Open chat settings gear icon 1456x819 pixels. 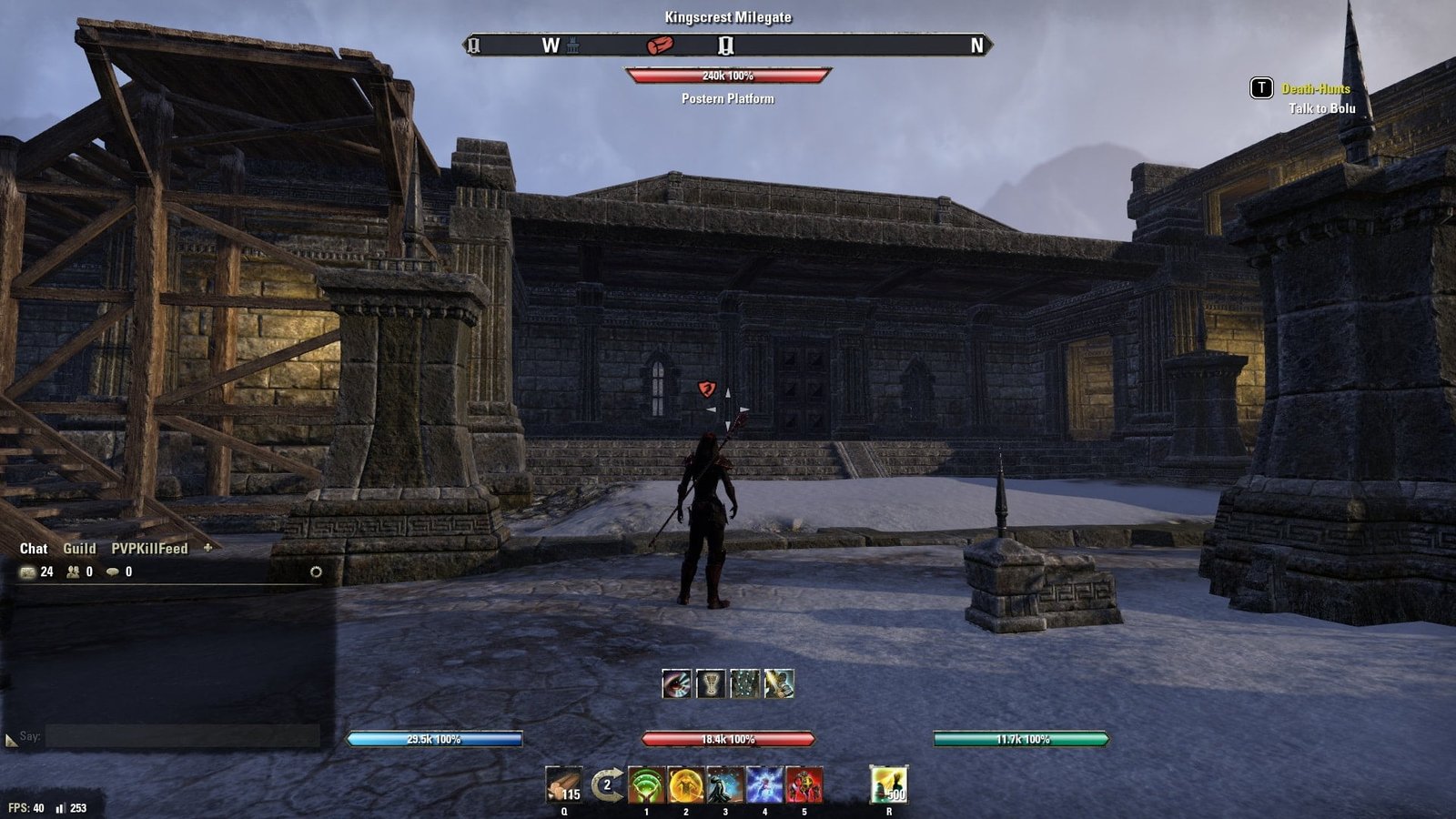tap(316, 572)
